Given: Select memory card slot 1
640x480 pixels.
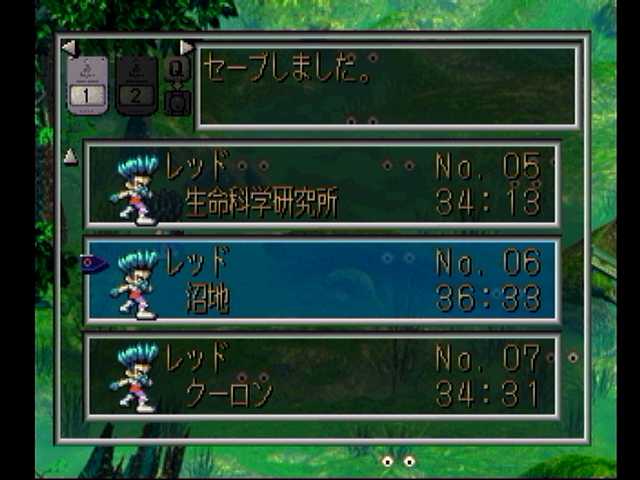Looking at the screenshot, I should click(87, 86).
